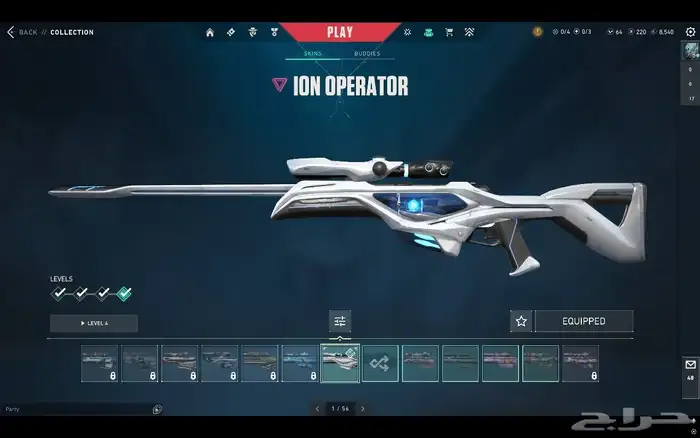
Task: Click the Equipped button
Action: click(584, 321)
